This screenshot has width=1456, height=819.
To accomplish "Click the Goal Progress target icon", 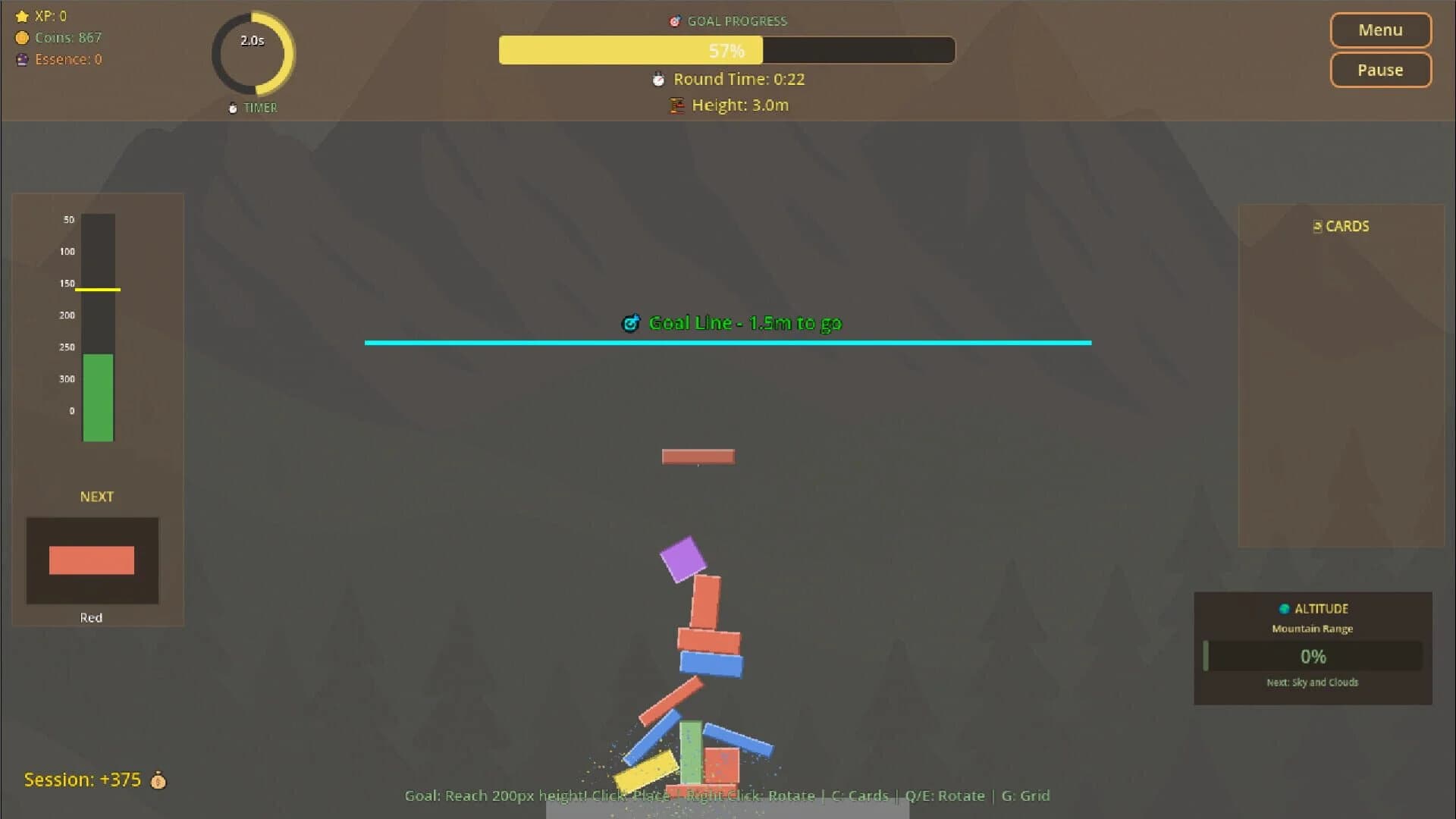I will 673,21.
